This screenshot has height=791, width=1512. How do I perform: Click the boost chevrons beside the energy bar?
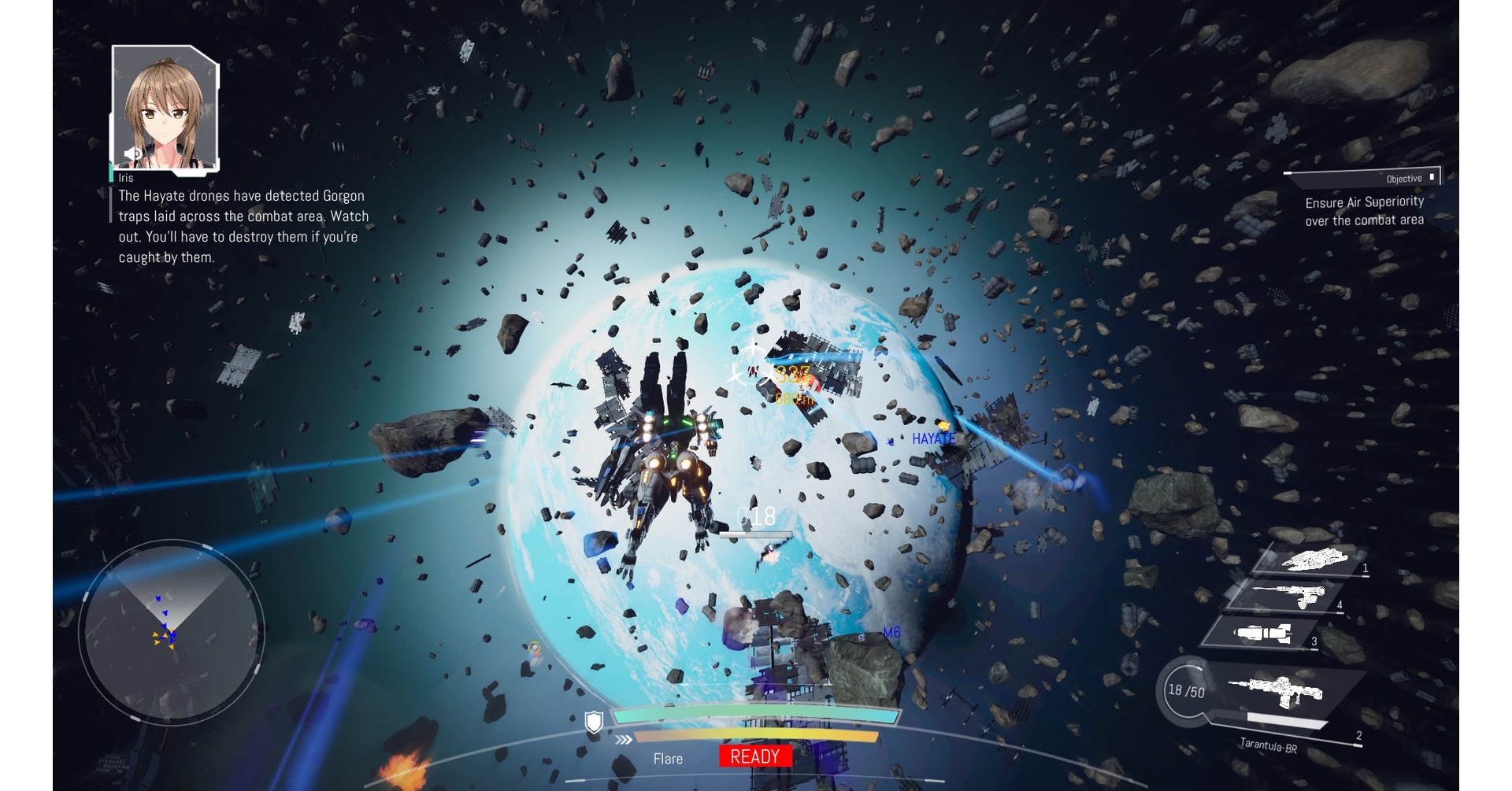(624, 740)
